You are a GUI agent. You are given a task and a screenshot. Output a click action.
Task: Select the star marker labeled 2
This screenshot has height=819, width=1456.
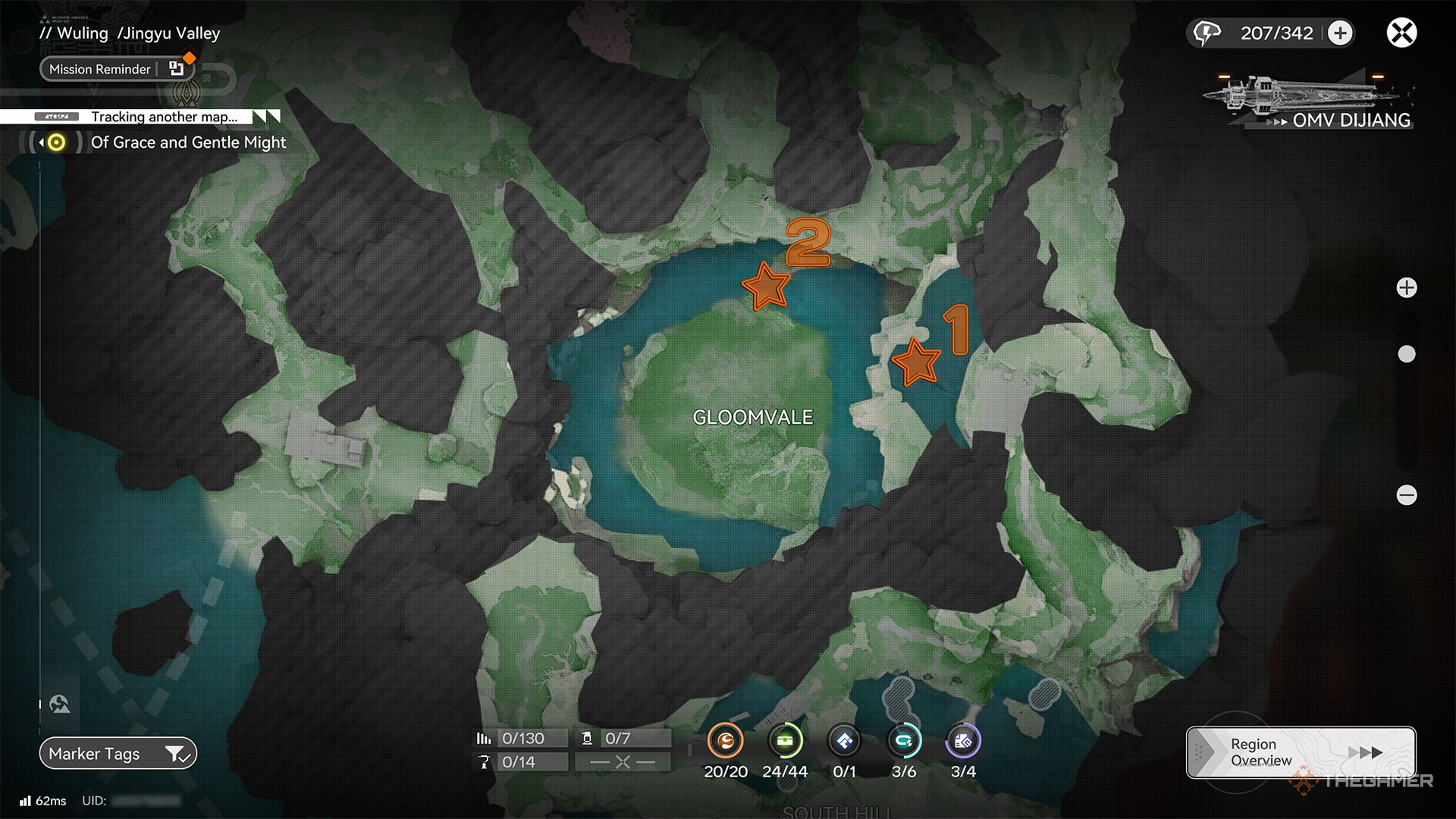(766, 287)
